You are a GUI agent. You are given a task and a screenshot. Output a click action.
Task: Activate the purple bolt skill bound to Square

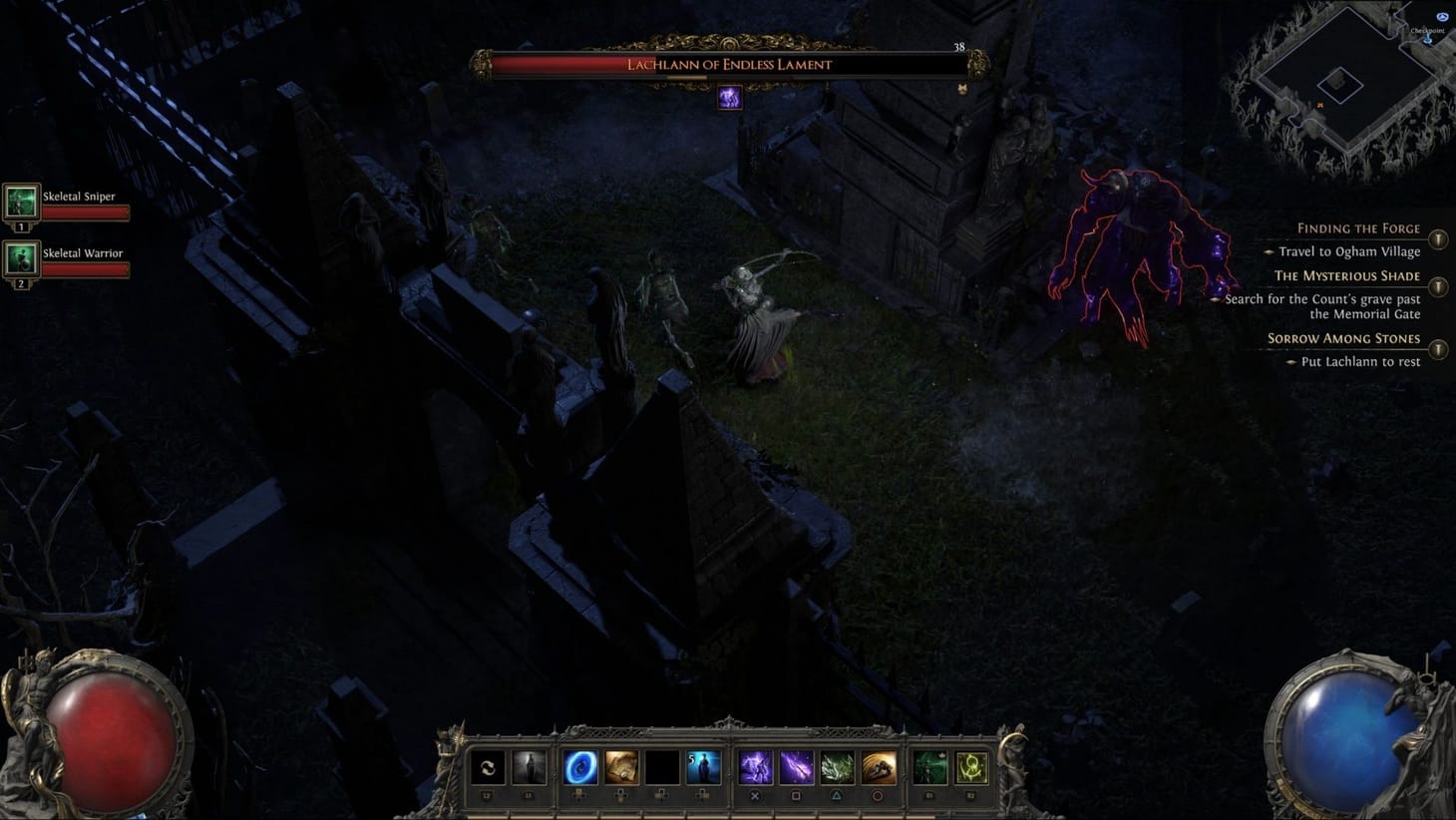pos(796,766)
